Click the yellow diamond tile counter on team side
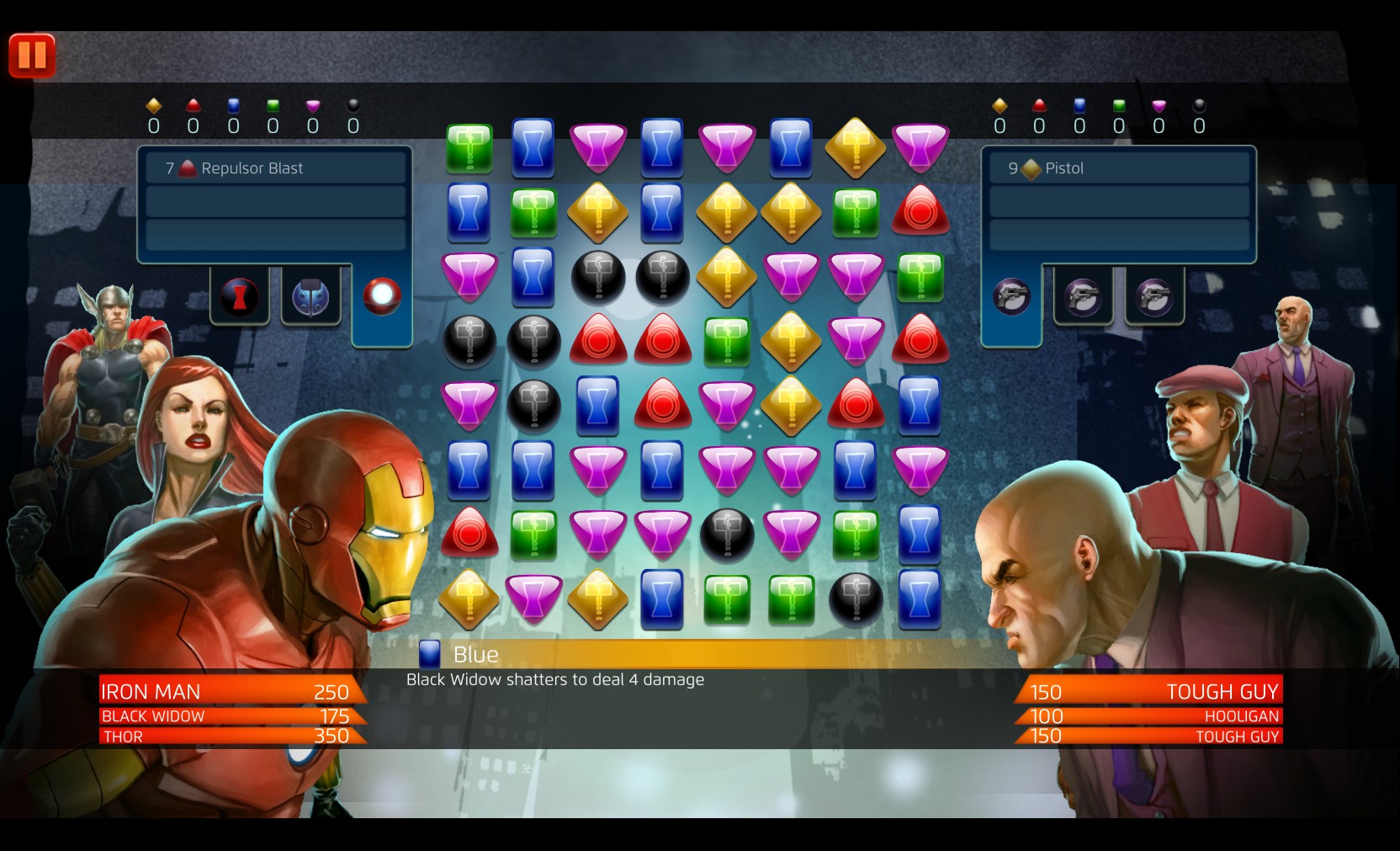The width and height of the screenshot is (1400, 851). (x=152, y=108)
